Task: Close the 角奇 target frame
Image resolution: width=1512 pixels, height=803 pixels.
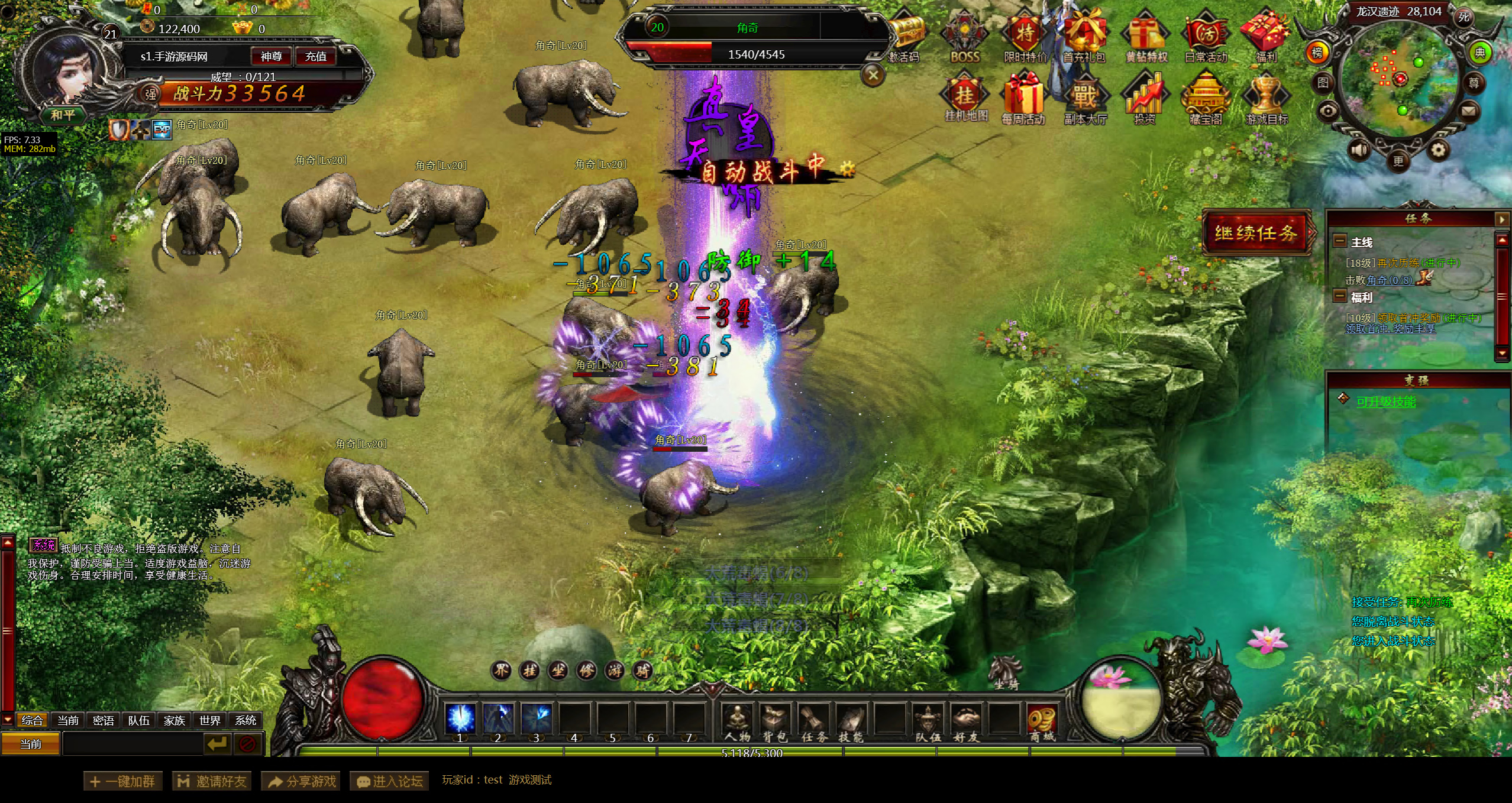Action: click(x=873, y=75)
